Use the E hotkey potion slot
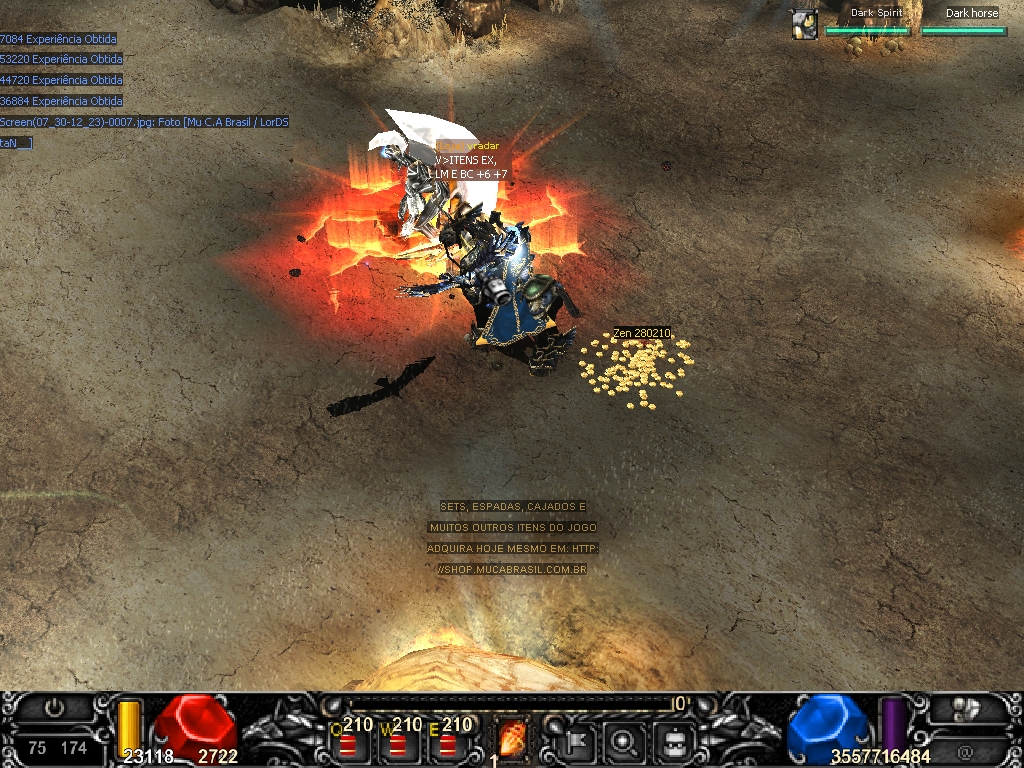Image resolution: width=1024 pixels, height=768 pixels. click(448, 744)
